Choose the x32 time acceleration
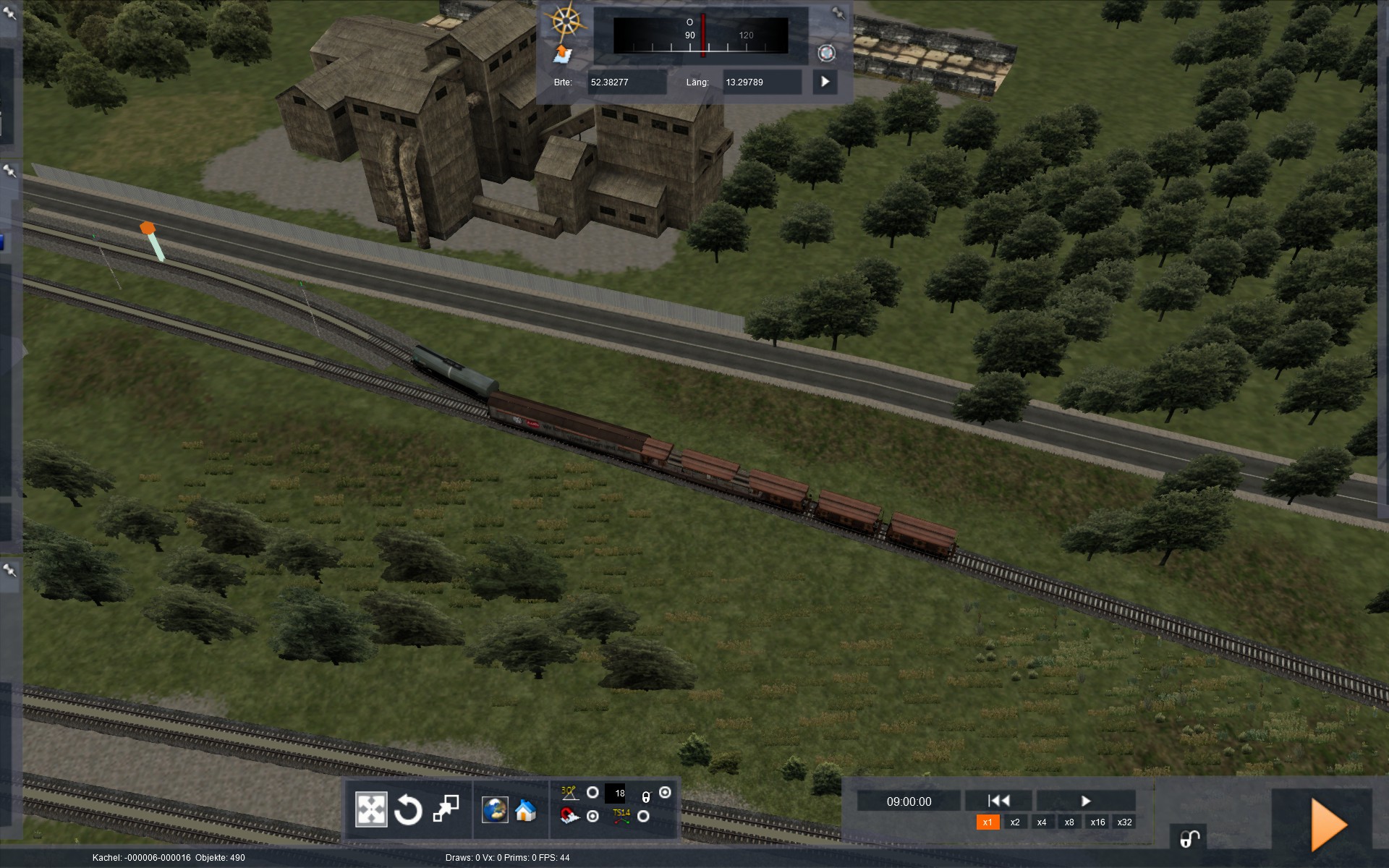1389x868 pixels. point(1124,822)
